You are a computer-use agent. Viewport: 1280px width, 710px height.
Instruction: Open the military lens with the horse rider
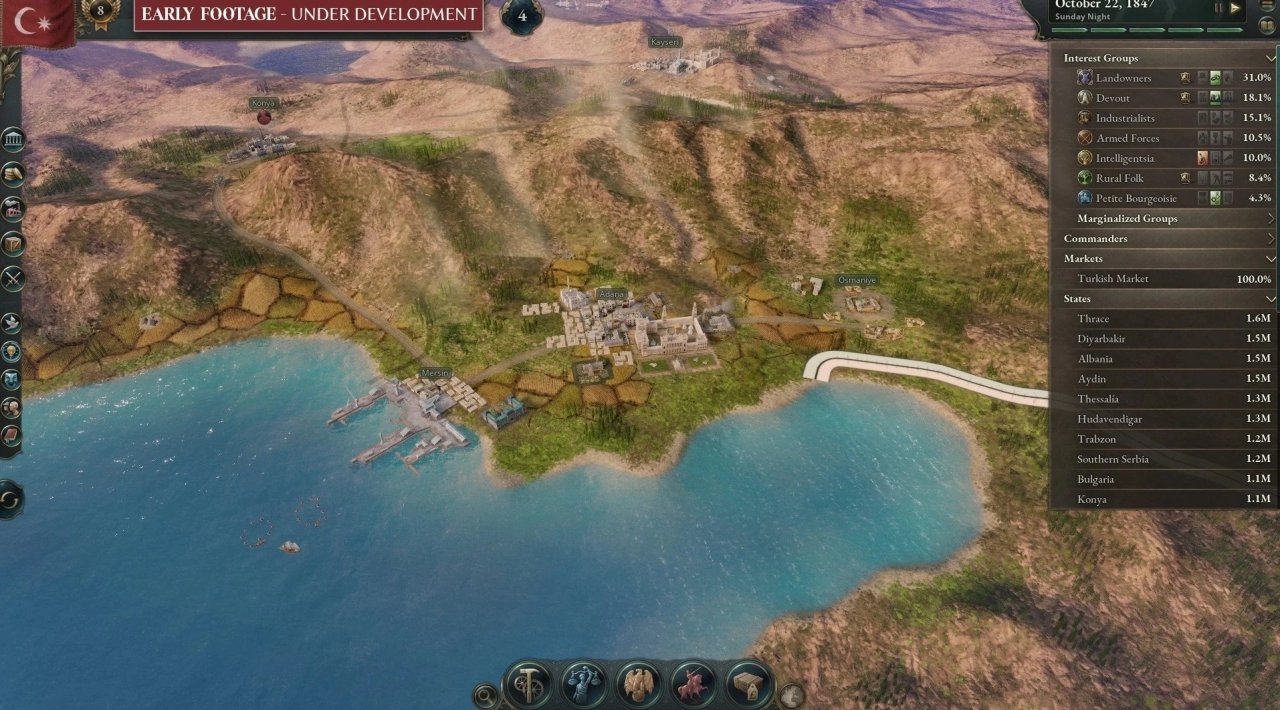693,685
